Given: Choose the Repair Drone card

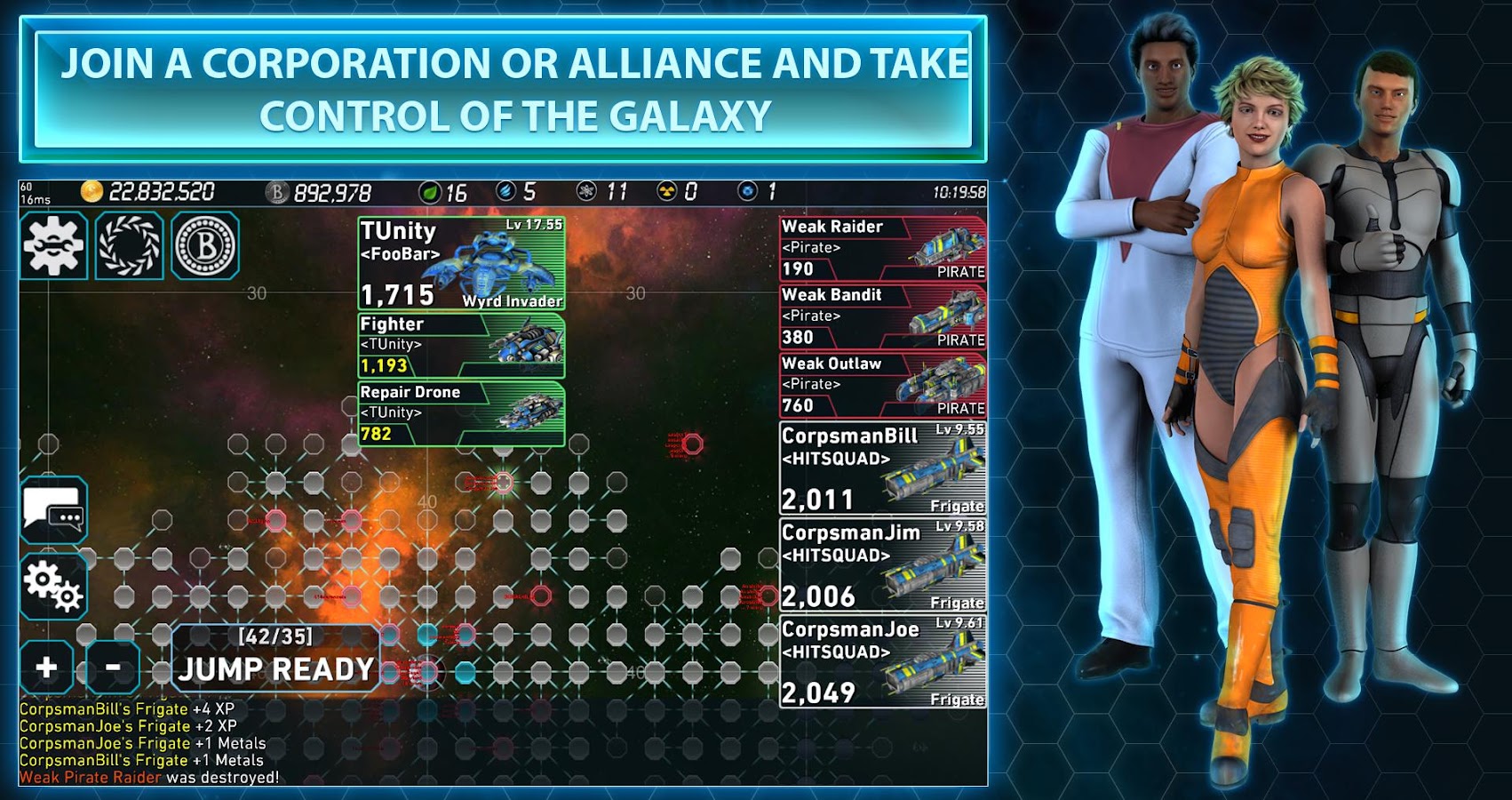Looking at the screenshot, I should pyautogui.click(x=461, y=413).
